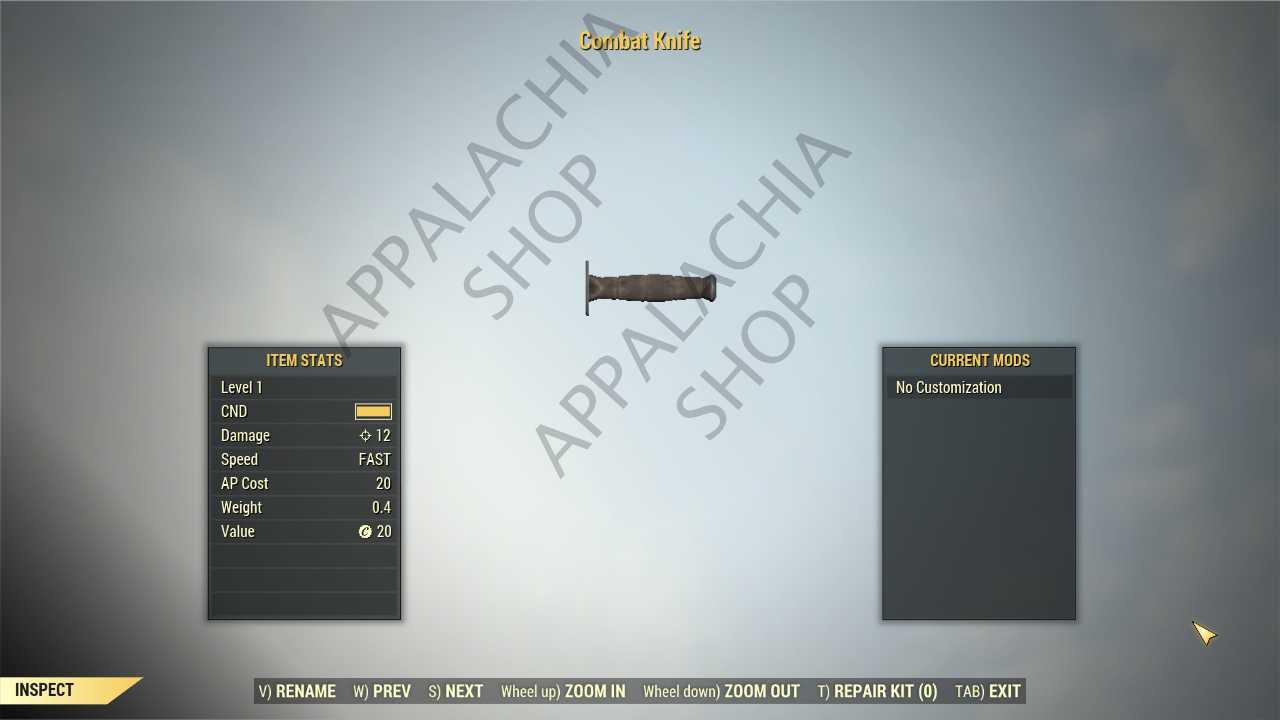Close the inspect view with EXIT
The height and width of the screenshot is (720, 1280).
click(x=988, y=691)
